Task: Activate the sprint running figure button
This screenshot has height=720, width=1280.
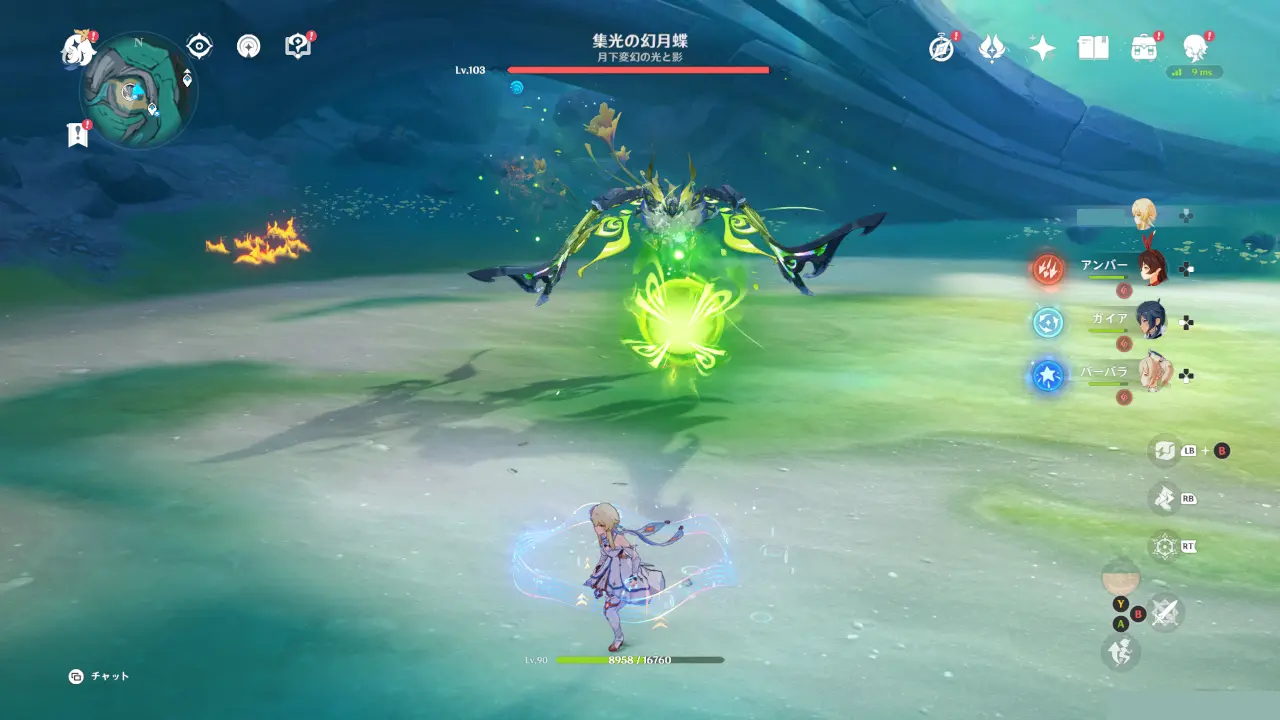Action: (x=1120, y=653)
